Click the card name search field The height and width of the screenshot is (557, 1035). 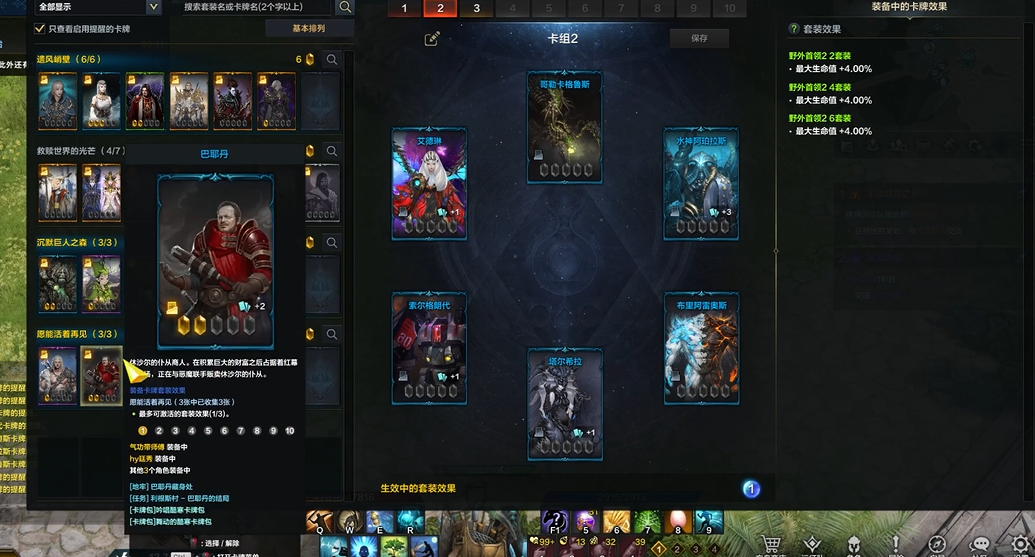click(256, 7)
